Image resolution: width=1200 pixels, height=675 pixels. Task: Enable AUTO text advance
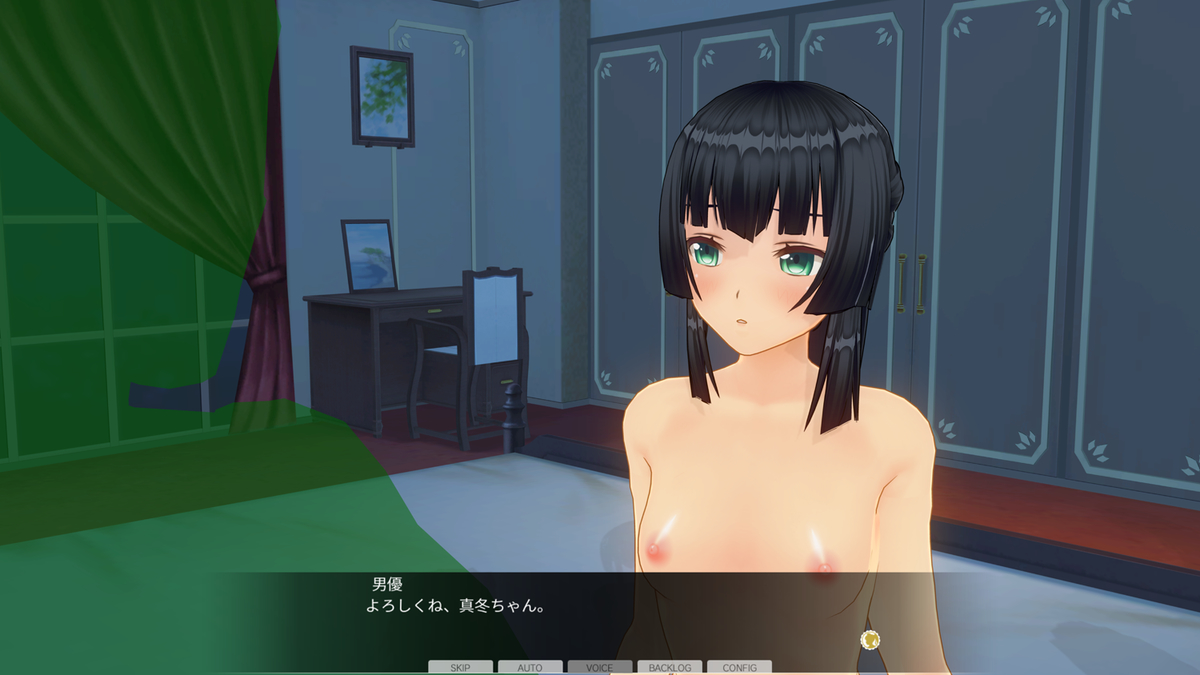pos(530,667)
